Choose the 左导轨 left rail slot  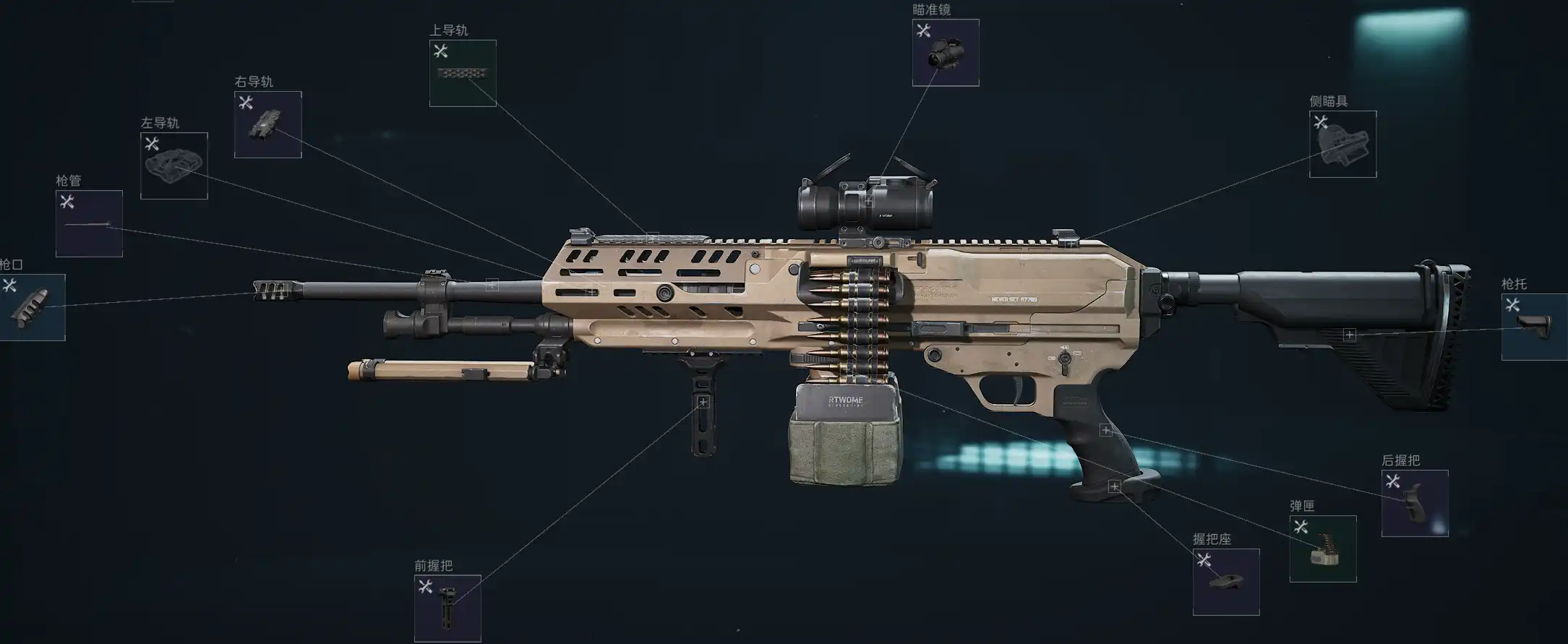[174, 166]
